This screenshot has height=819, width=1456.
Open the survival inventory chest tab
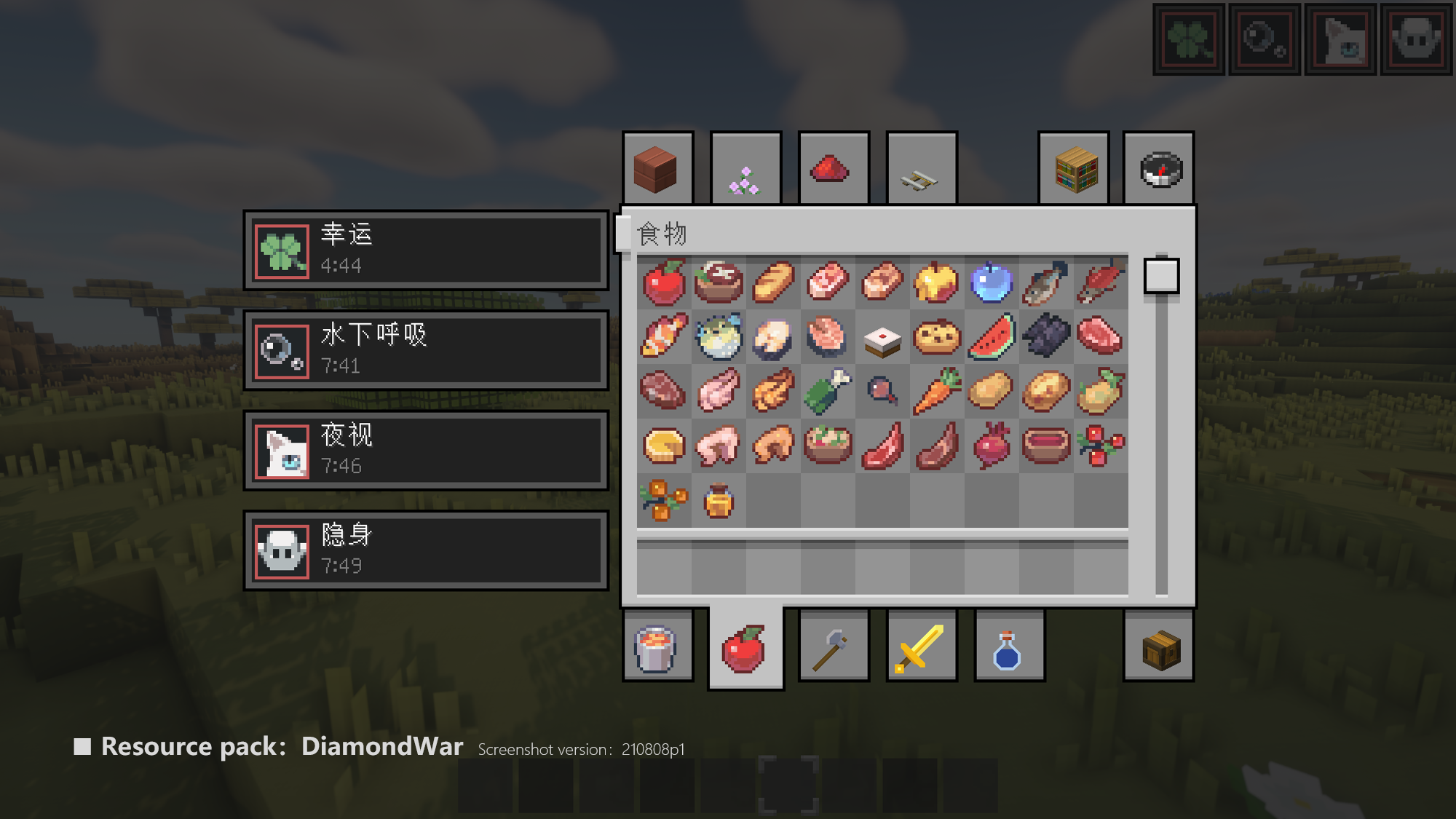click(1159, 647)
